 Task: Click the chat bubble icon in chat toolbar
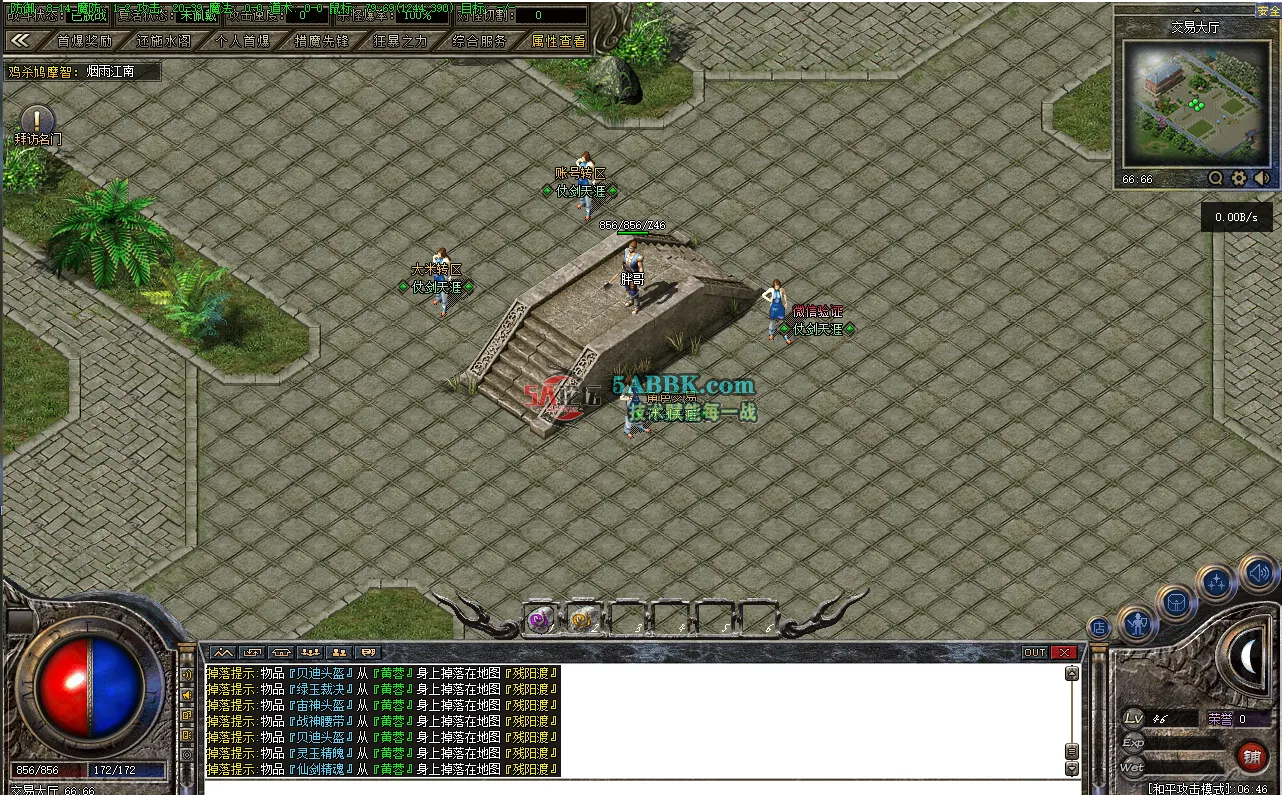pyautogui.click(x=369, y=652)
